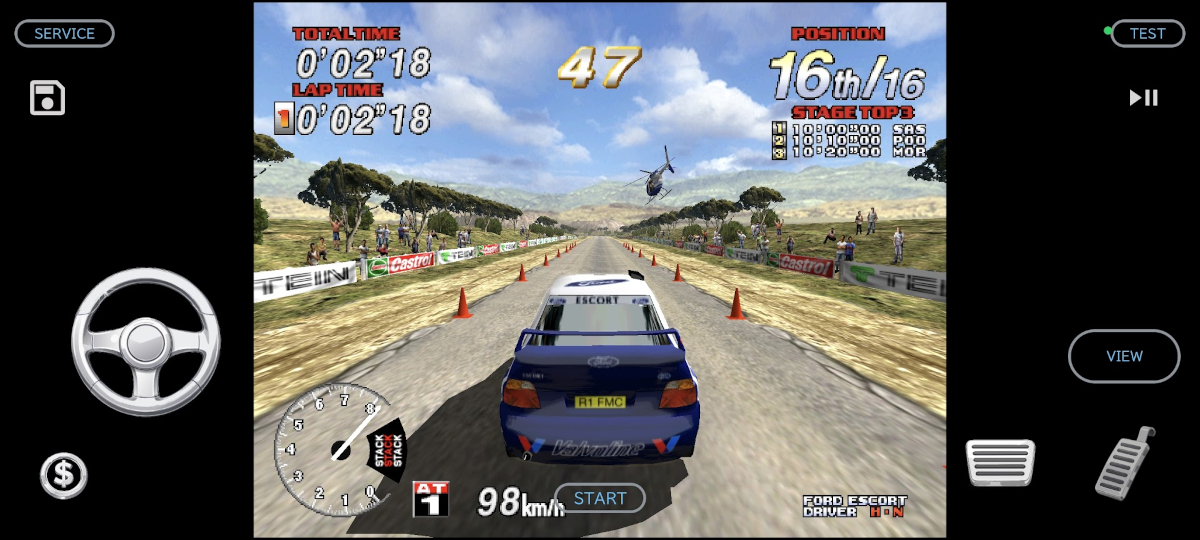1200x540 pixels.
Task: Insert a coin with the dollar icon
Action: coord(64,475)
